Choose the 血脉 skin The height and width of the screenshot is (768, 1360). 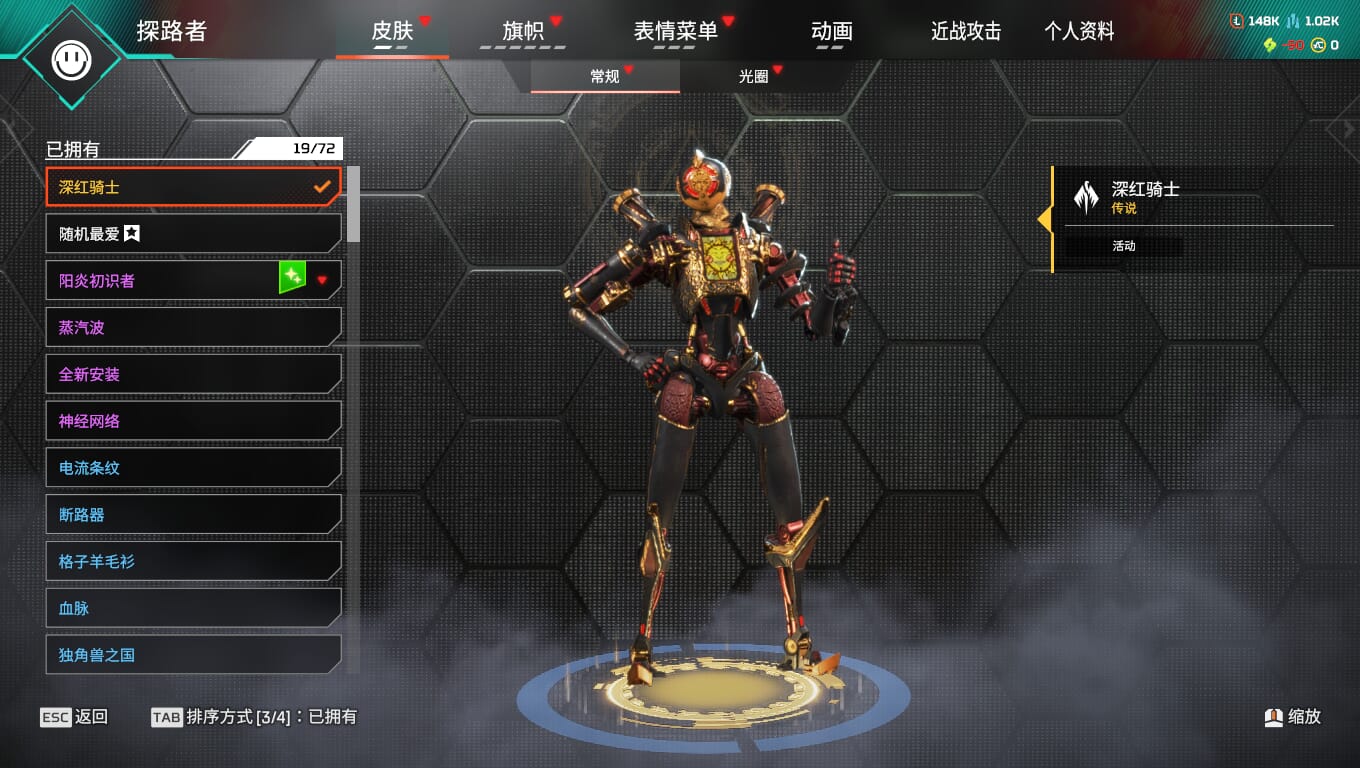pos(193,608)
